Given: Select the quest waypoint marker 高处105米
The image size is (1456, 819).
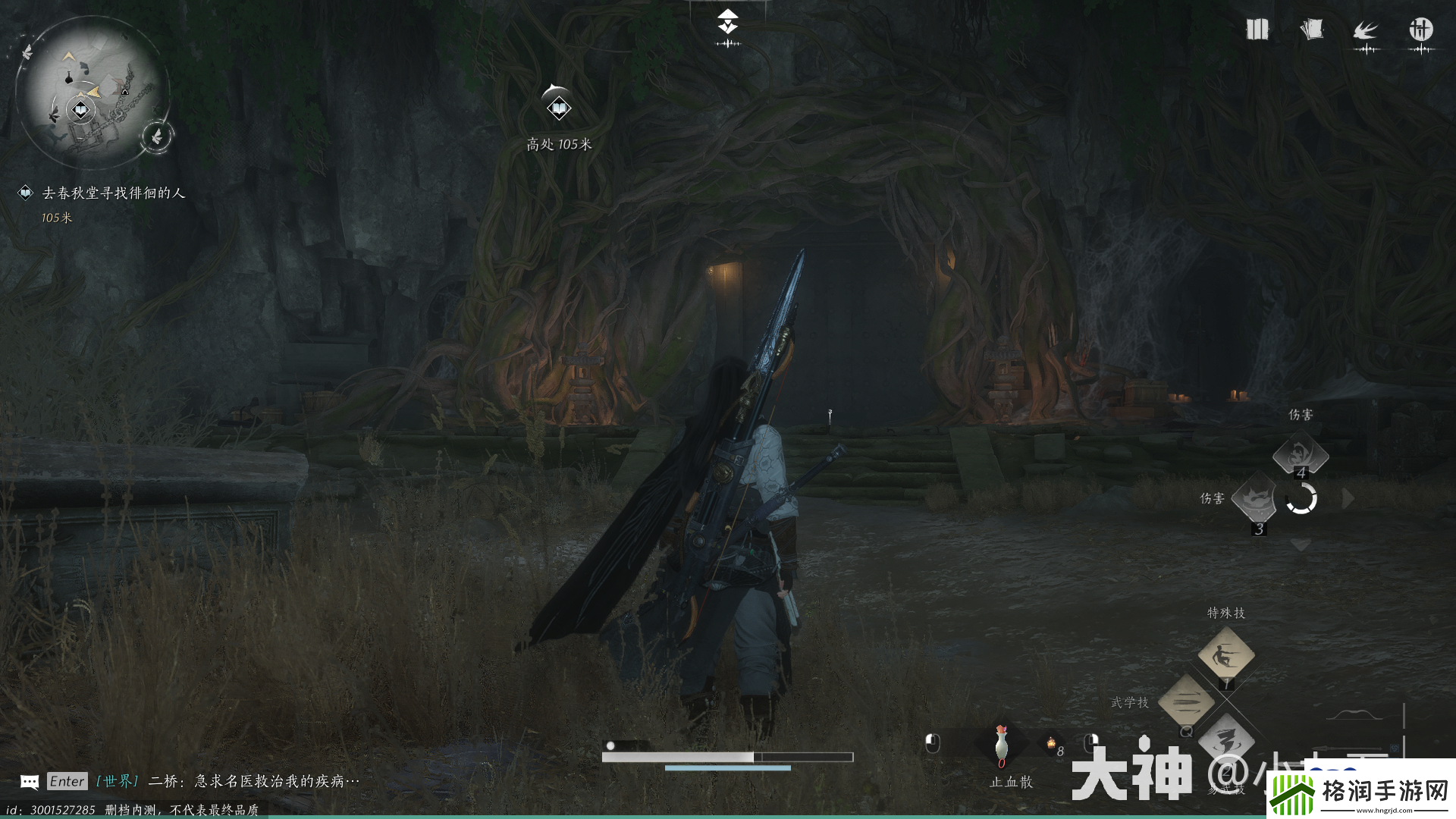Looking at the screenshot, I should click(x=559, y=108).
